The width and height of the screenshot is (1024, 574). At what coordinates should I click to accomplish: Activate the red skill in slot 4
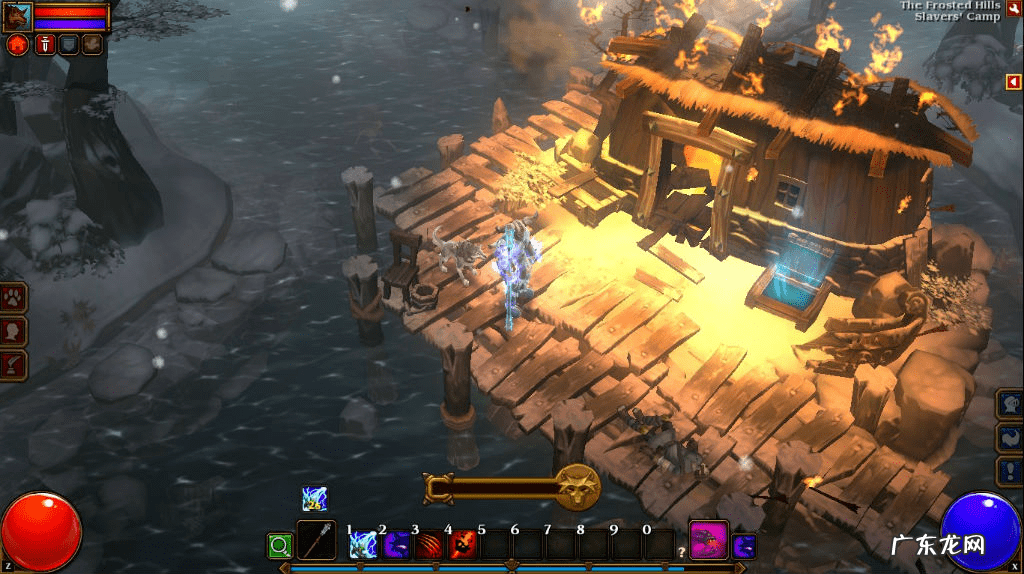tap(462, 546)
